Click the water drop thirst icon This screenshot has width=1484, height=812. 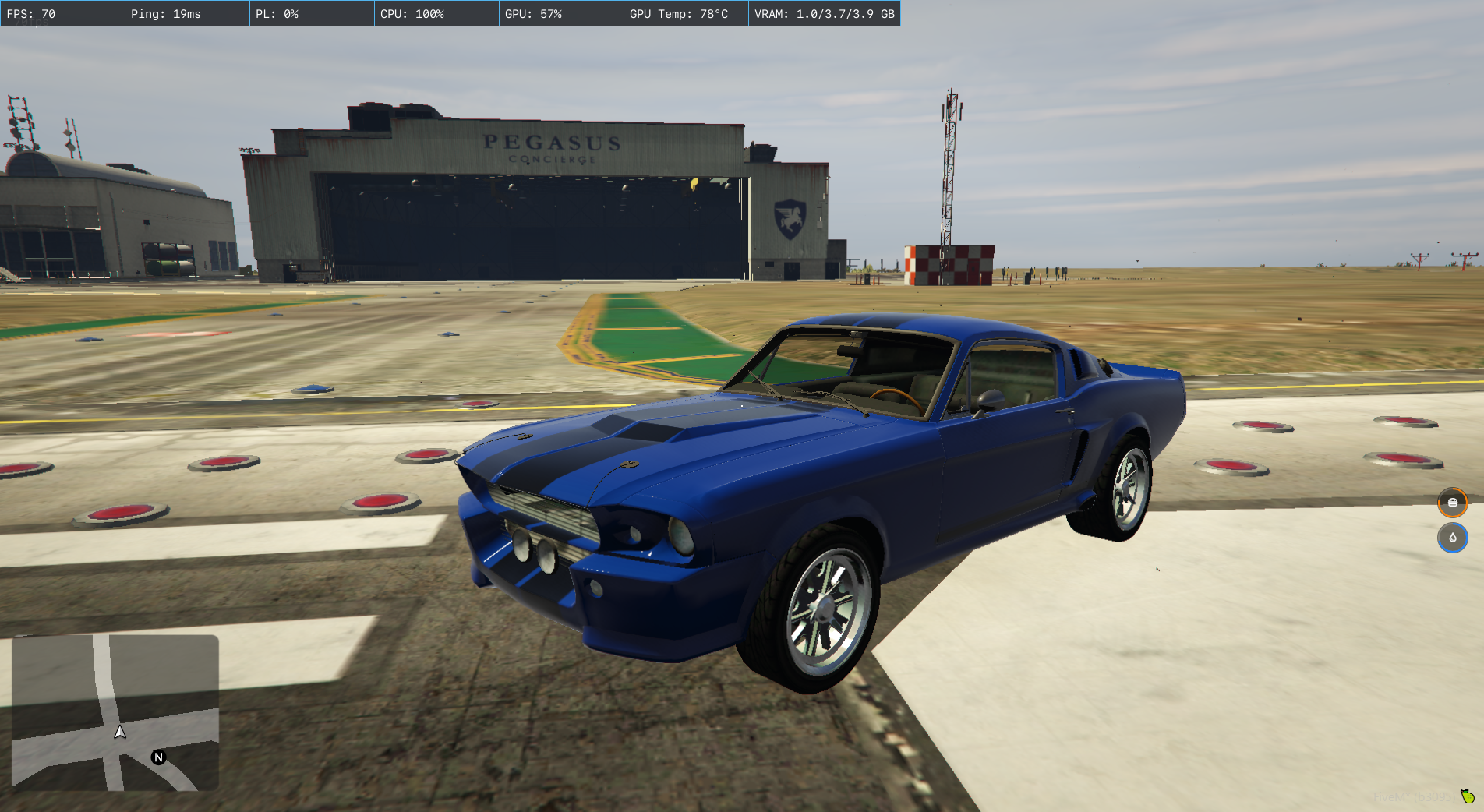(1452, 538)
